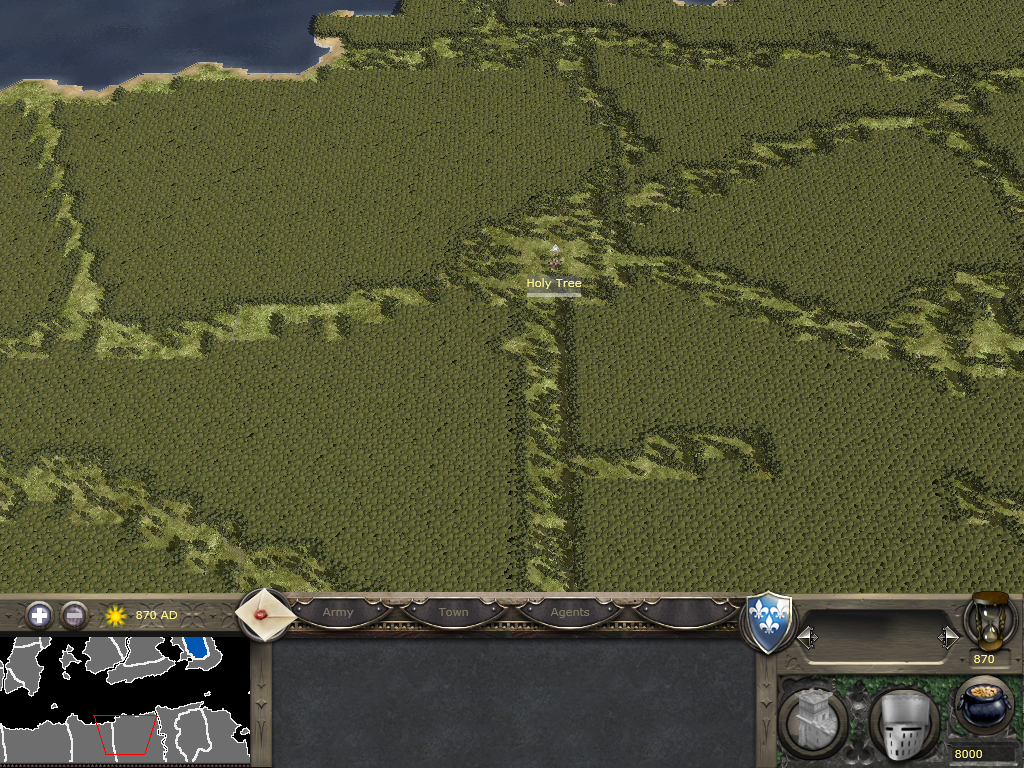This screenshot has height=768, width=1024.
Task: Switch to the Agents tab
Action: tap(570, 612)
